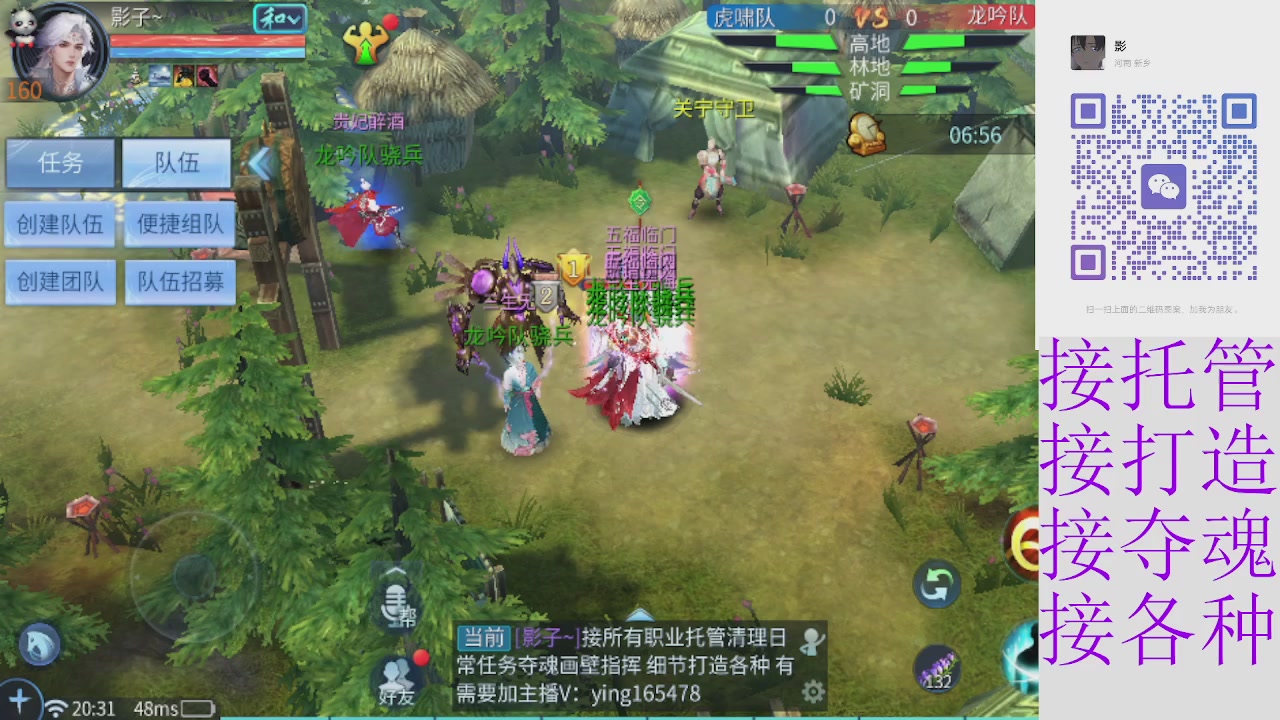Tap the plus icon in bottom-left corner

point(20,700)
